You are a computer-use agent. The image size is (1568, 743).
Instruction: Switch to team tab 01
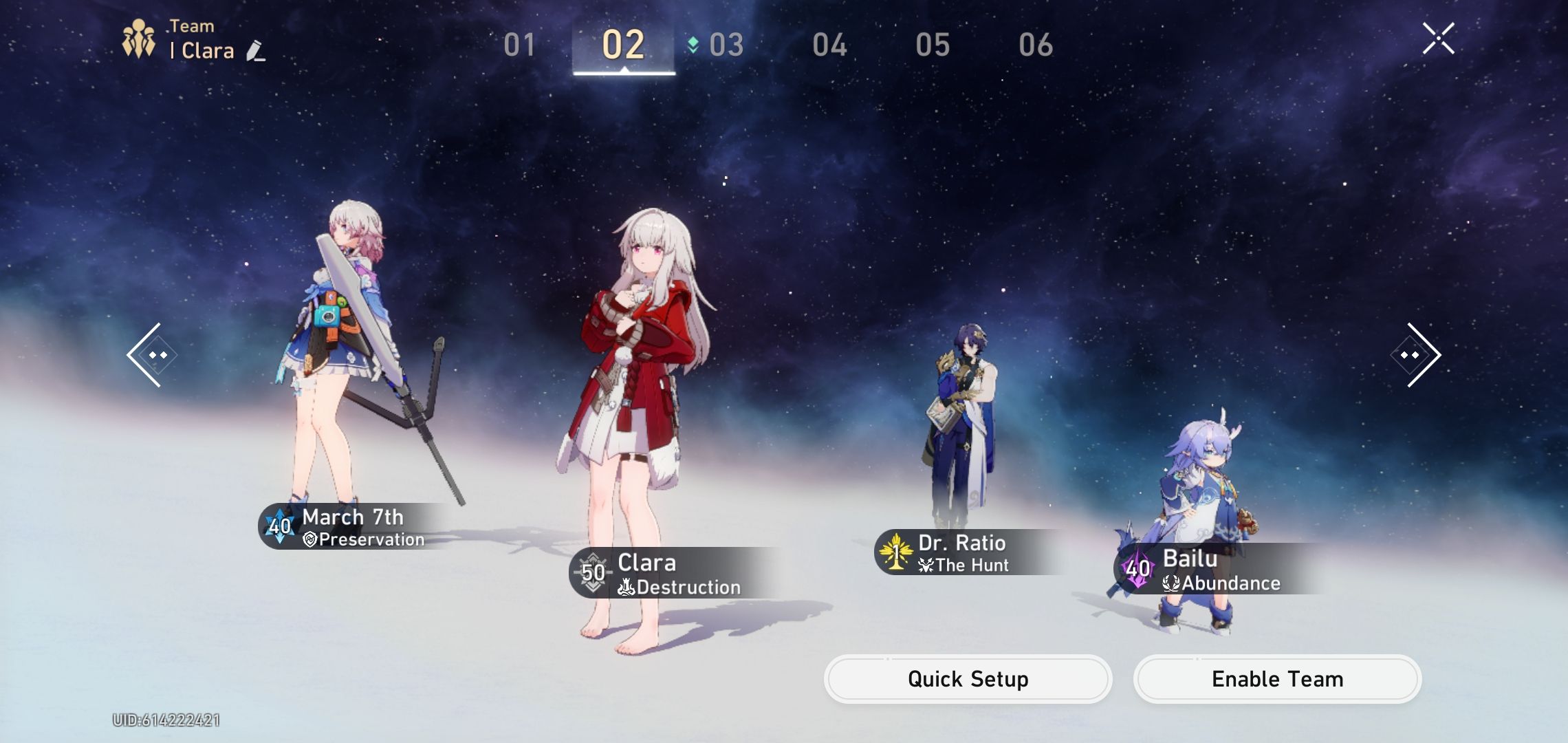pos(521,43)
